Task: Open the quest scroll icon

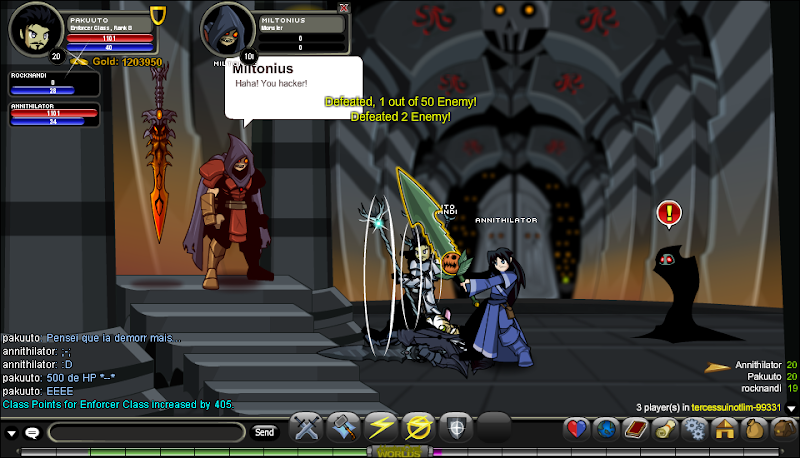Action: [664, 429]
